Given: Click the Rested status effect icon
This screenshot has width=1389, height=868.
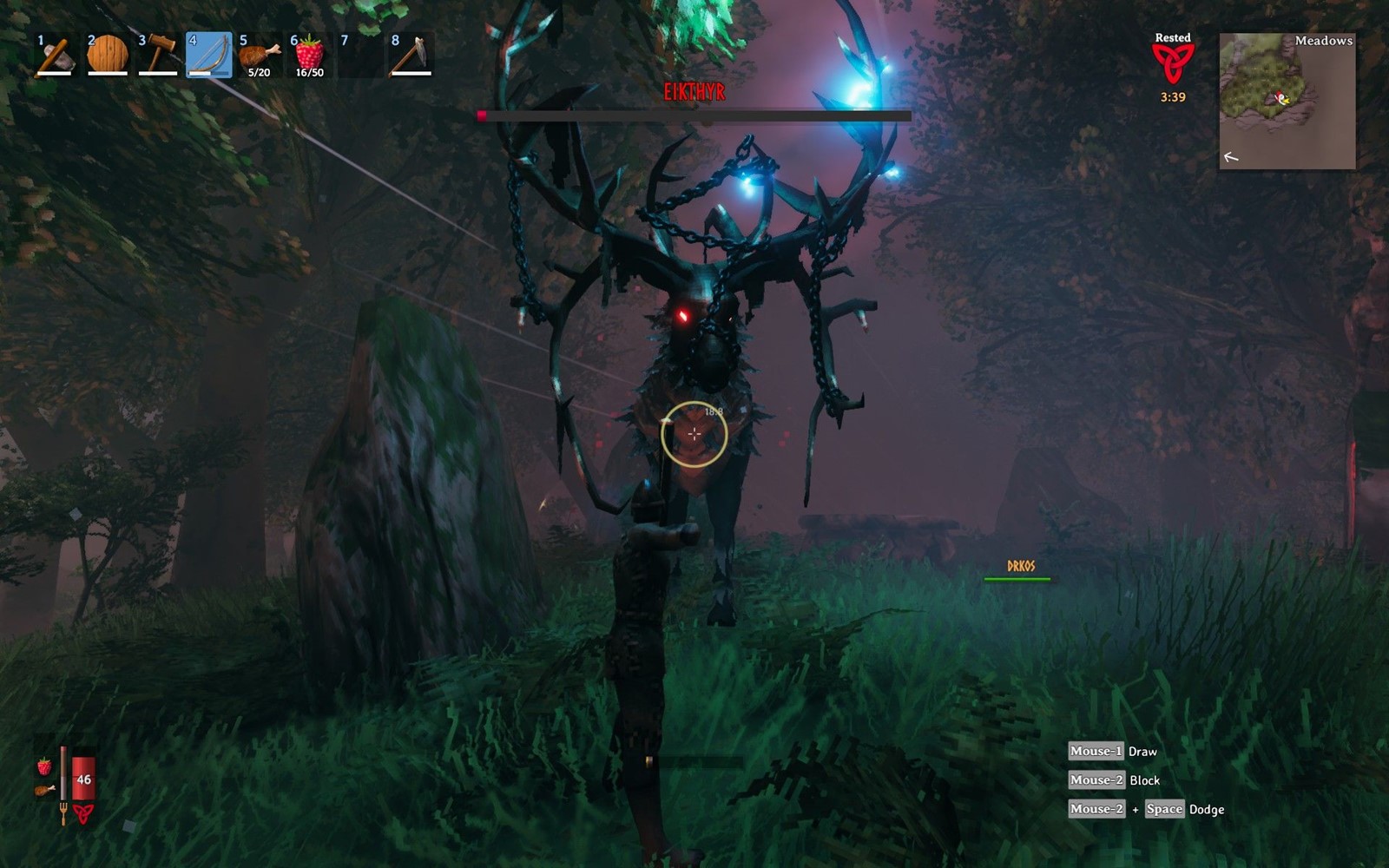Looking at the screenshot, I should point(1172,62).
